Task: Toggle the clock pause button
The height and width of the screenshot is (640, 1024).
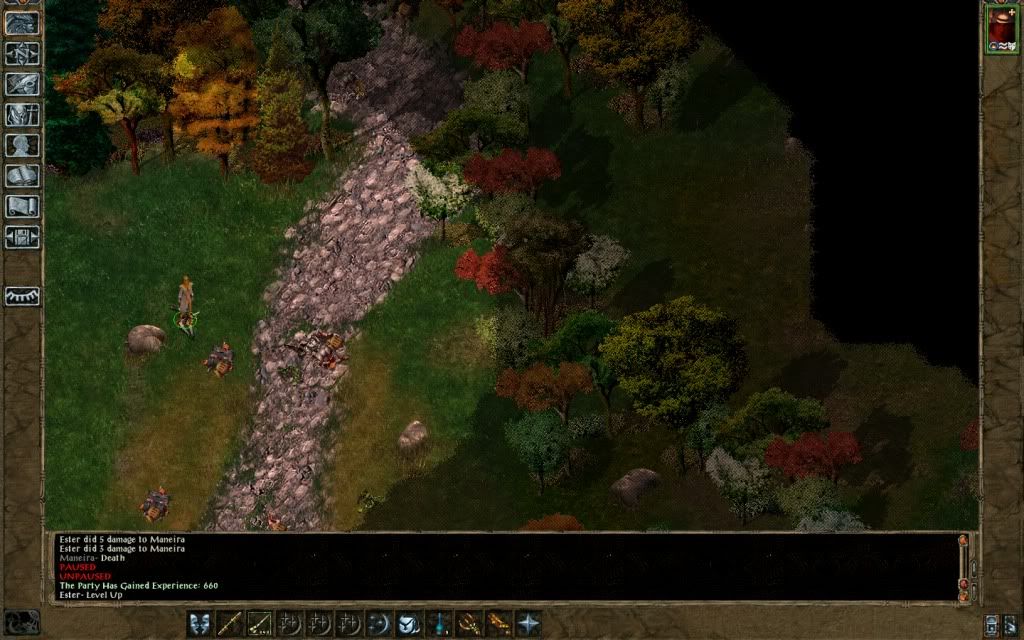Action: pyautogui.click(x=21, y=622)
